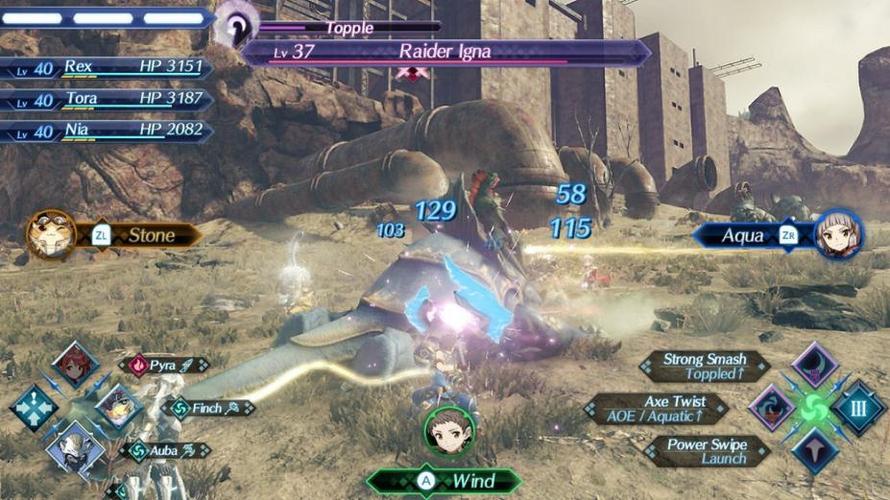Viewport: 890px width, 500px height.
Task: Choose the Finch blade name label
Action: coord(208,408)
